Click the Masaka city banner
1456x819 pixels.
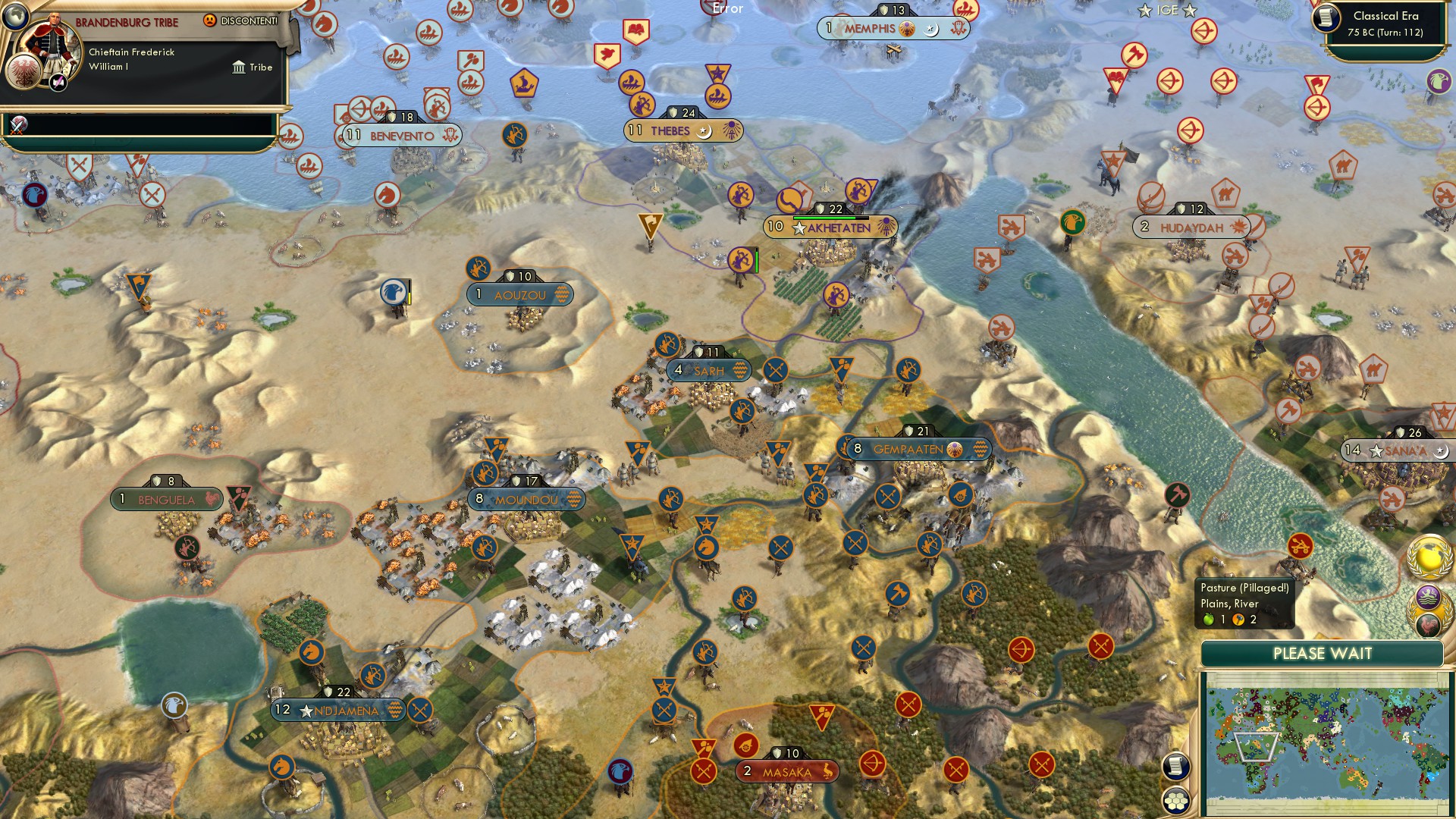pos(786,771)
